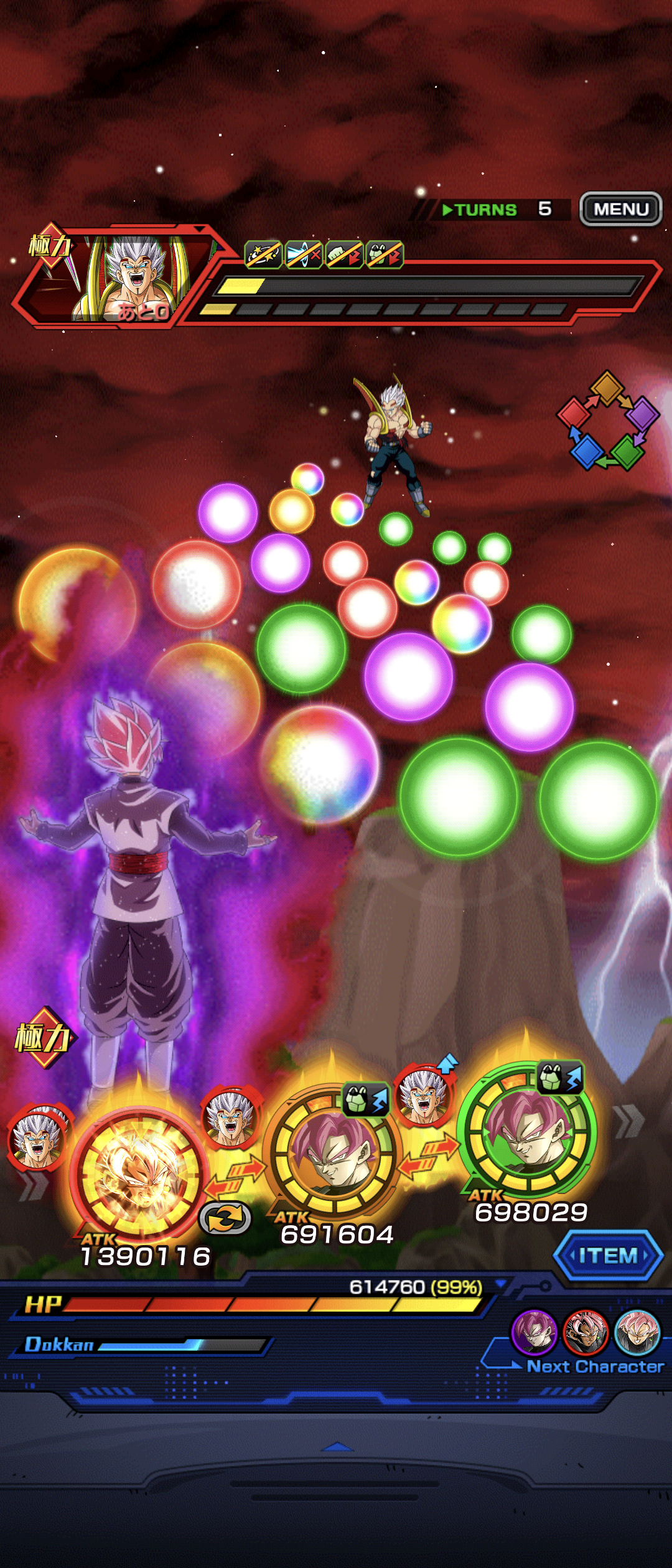Open the MENU button
The image size is (672, 1568).
(620, 209)
